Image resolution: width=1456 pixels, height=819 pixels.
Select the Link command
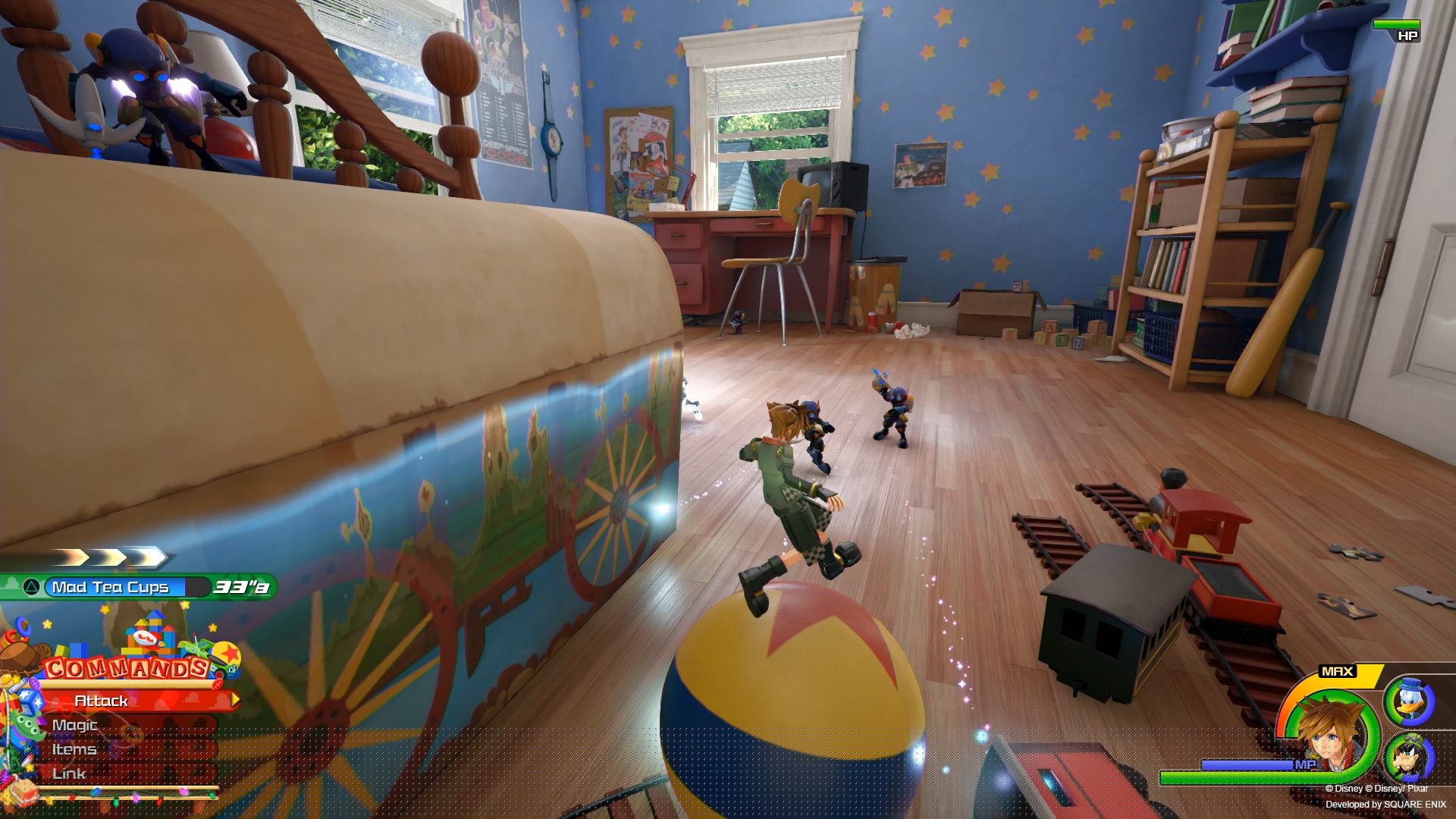[x=68, y=772]
